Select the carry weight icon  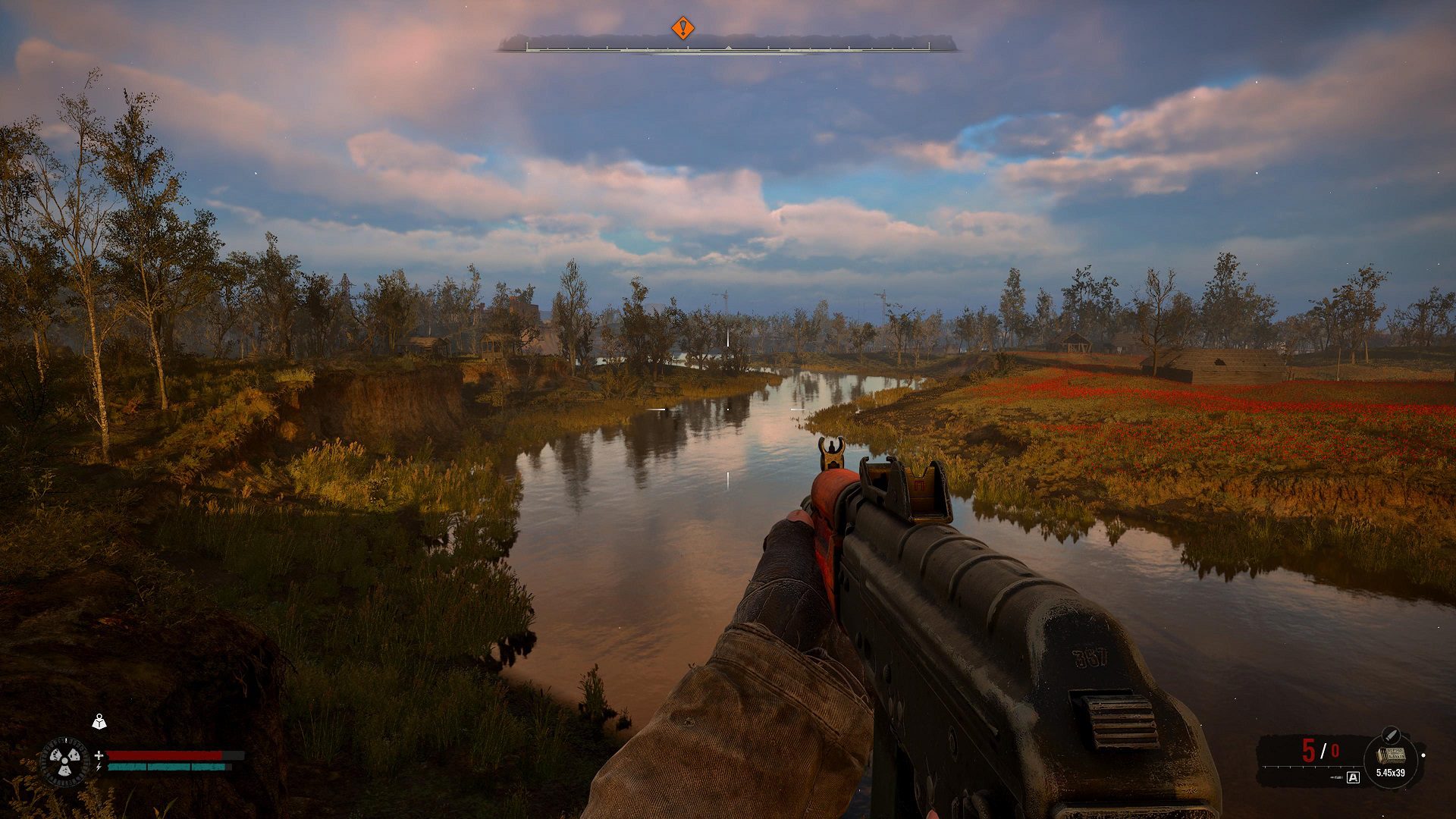[99, 722]
